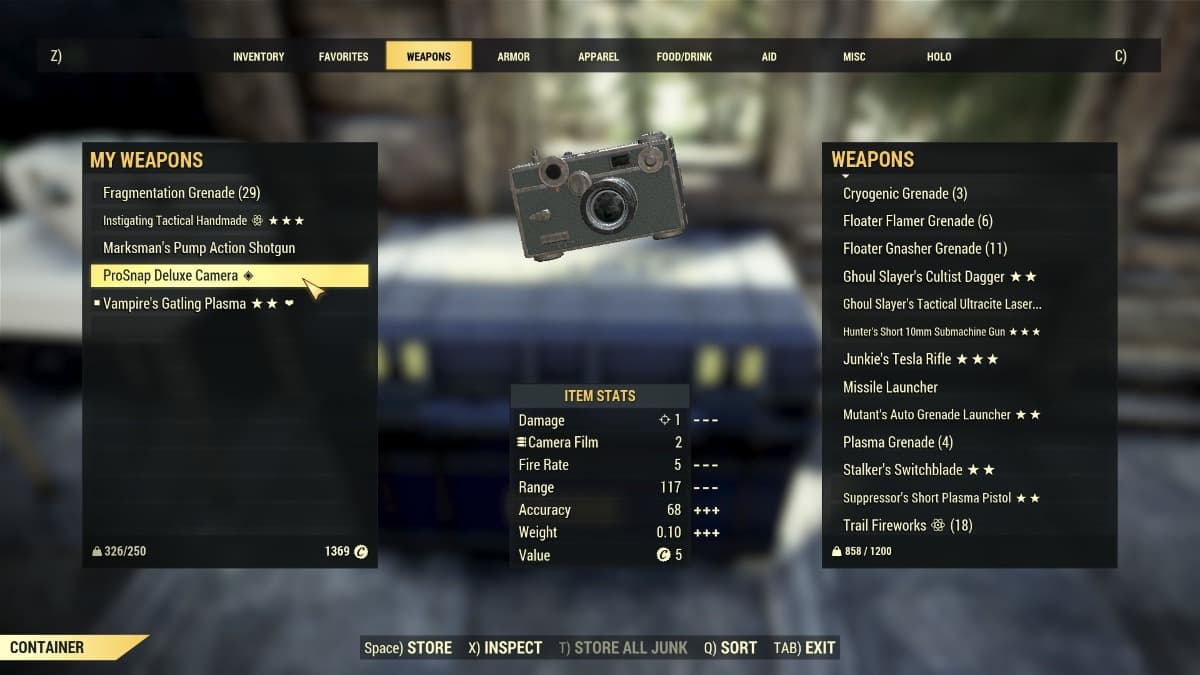Open the Favorites tab
The height and width of the screenshot is (675, 1200).
tap(343, 57)
